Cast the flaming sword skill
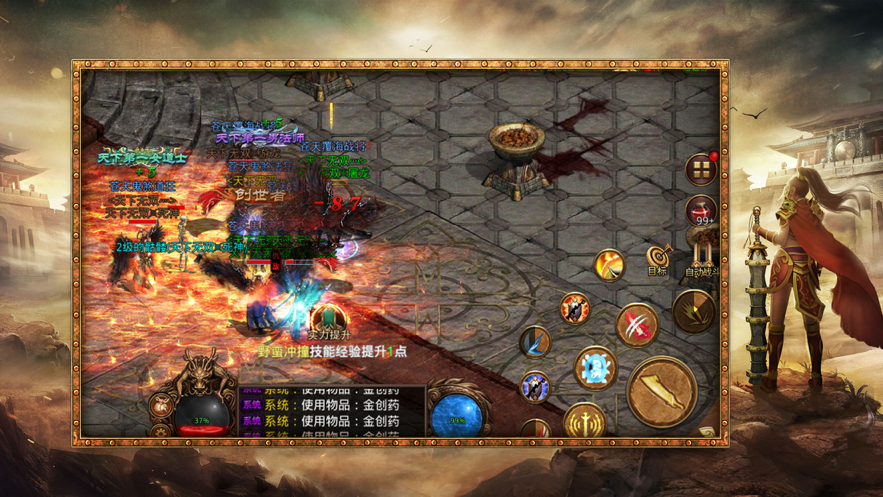The width and height of the screenshot is (883, 497). (609, 265)
